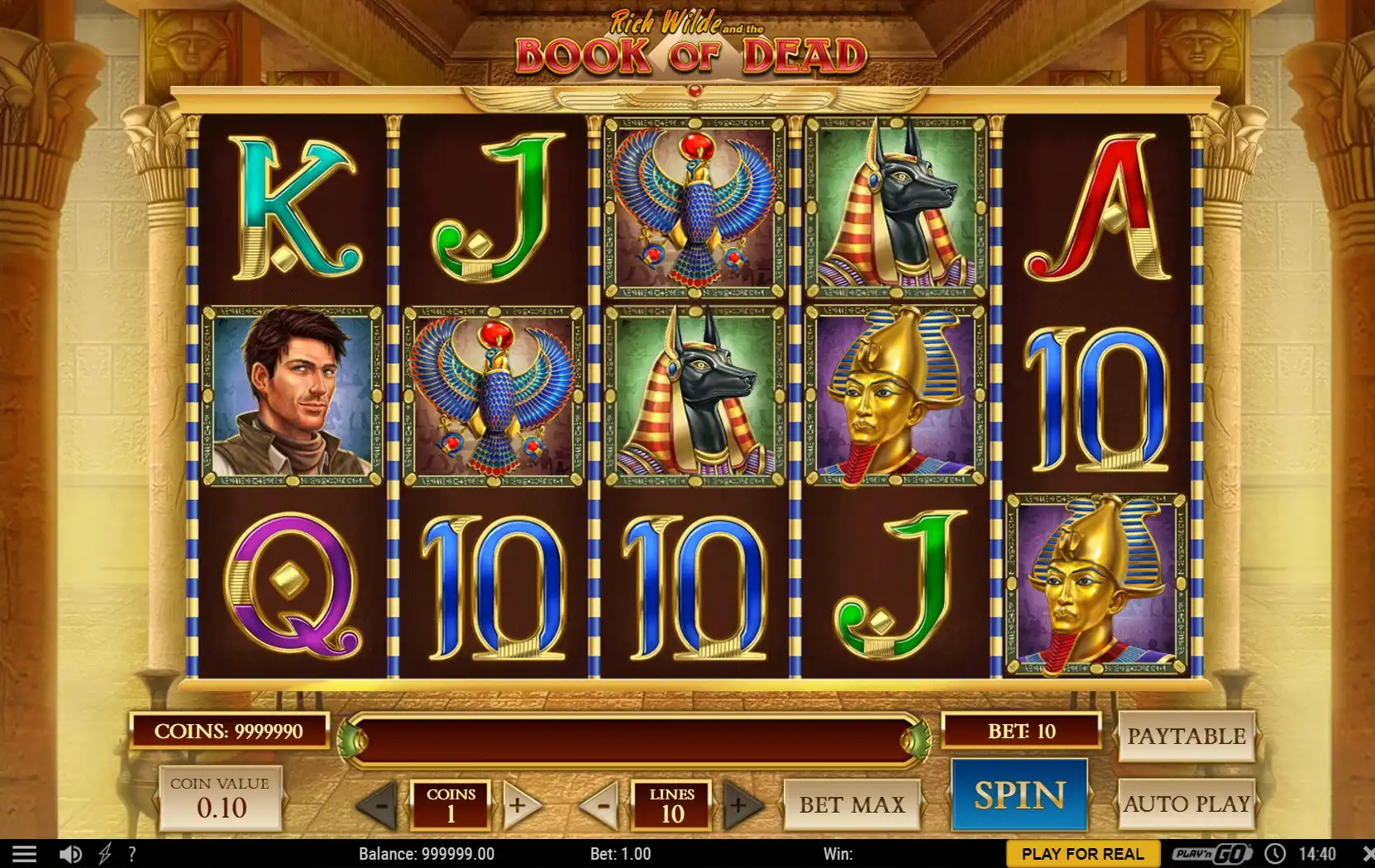Image resolution: width=1375 pixels, height=868 pixels.
Task: Reduce the number of lines
Action: 601,804
